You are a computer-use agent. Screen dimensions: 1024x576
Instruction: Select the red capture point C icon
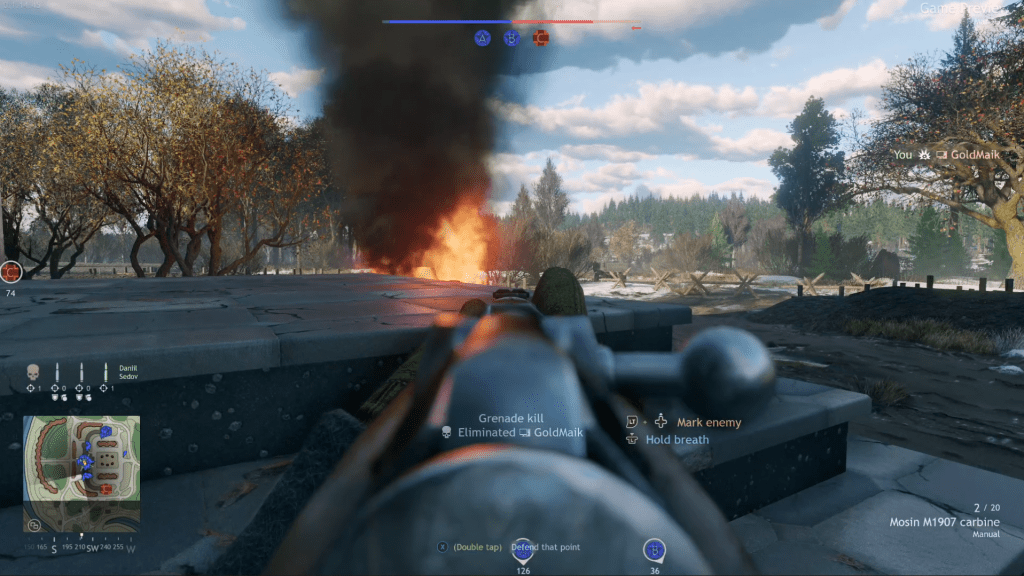coord(541,38)
